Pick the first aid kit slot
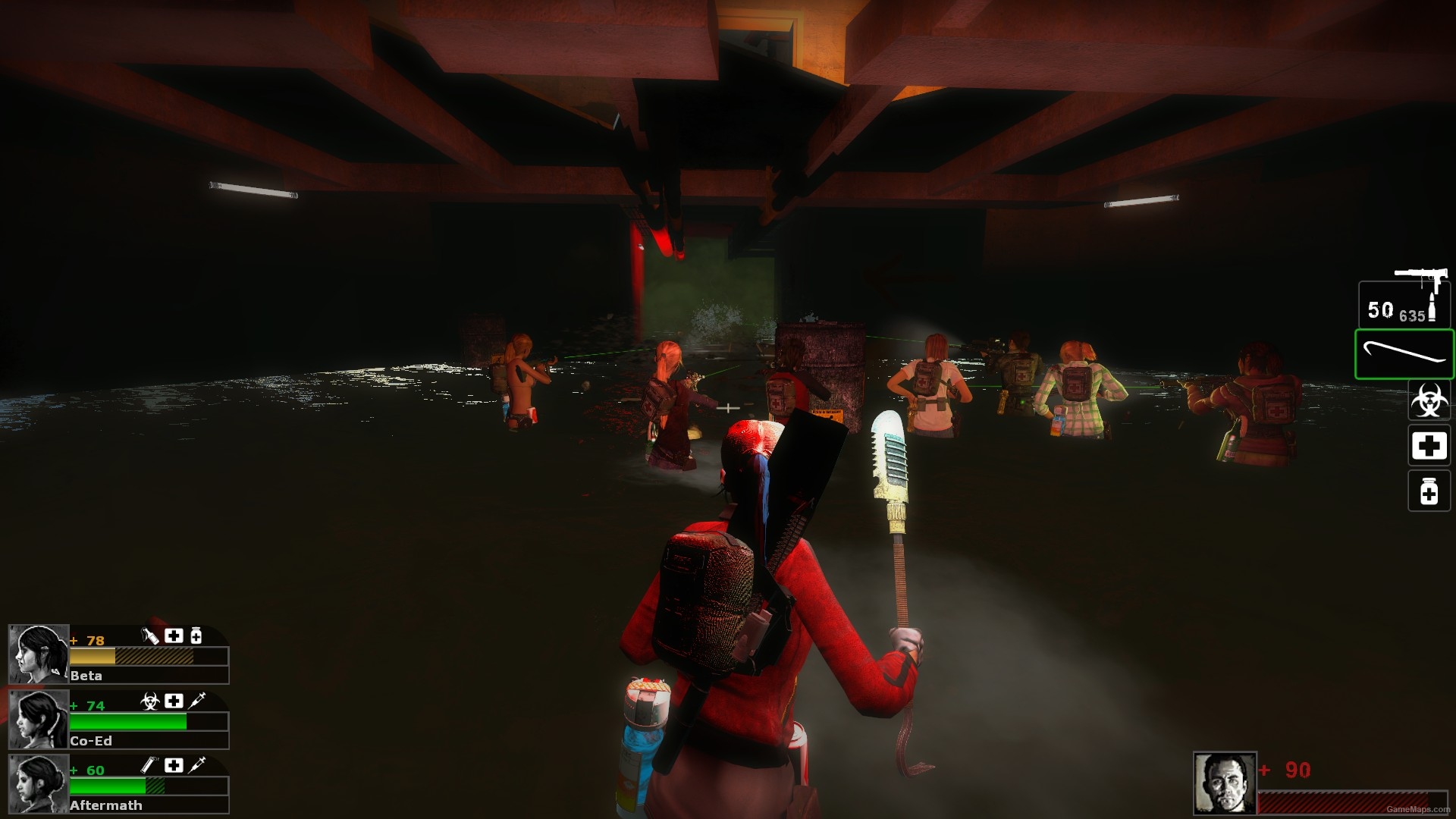 click(1429, 445)
